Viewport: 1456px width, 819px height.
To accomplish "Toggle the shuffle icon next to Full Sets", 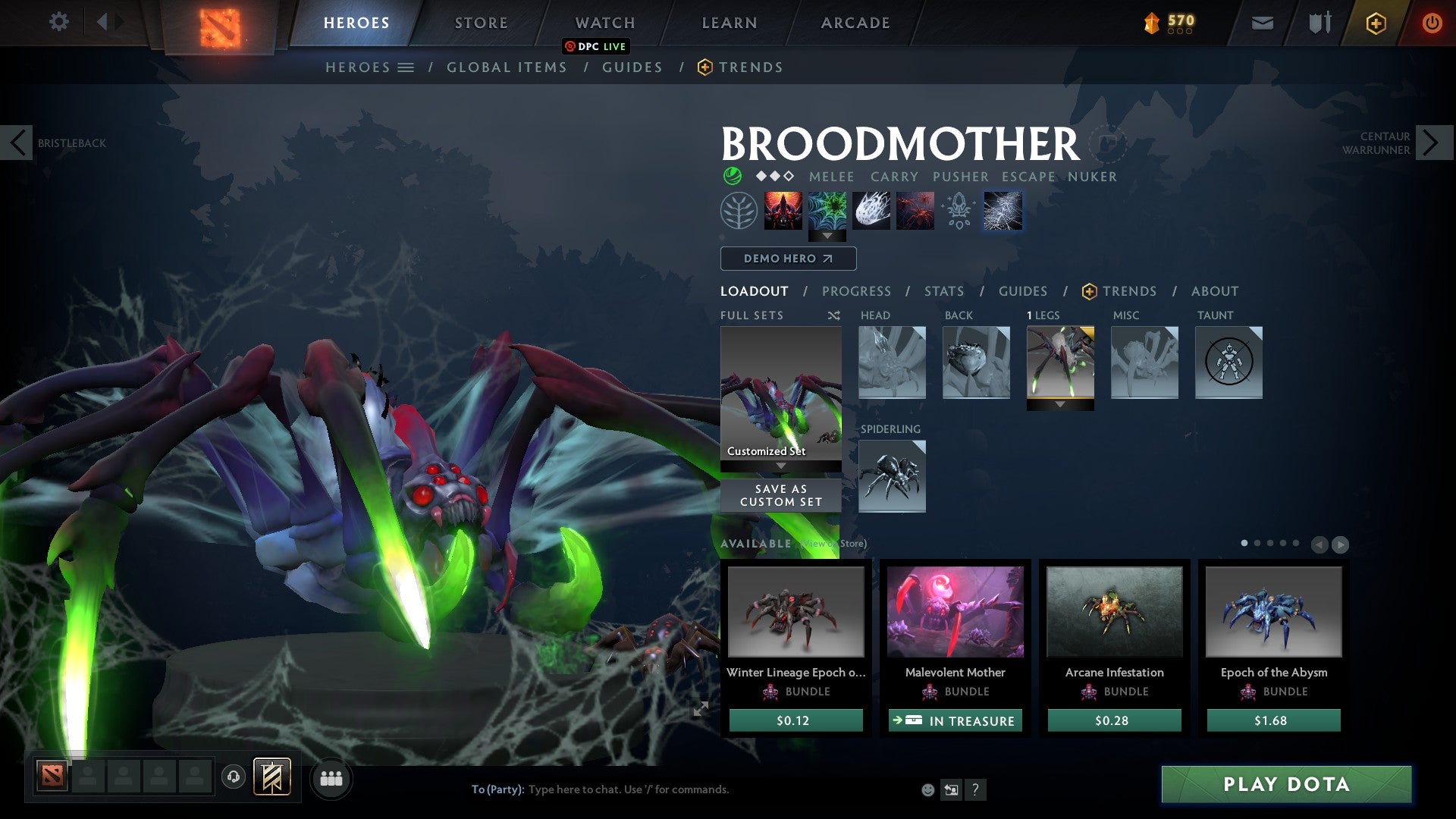I will [x=834, y=315].
